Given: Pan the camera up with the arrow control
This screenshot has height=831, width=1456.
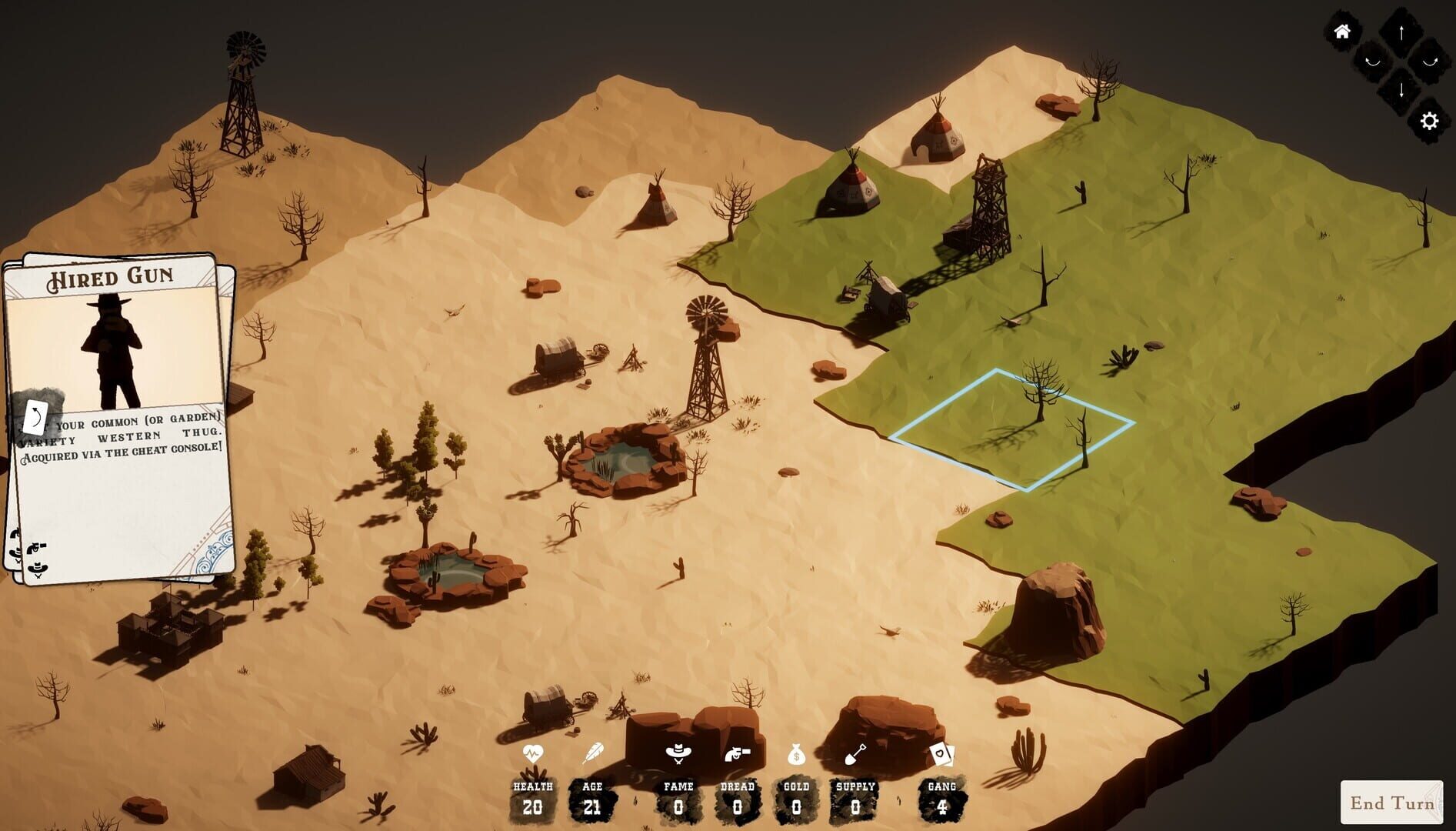Looking at the screenshot, I should click(1401, 32).
